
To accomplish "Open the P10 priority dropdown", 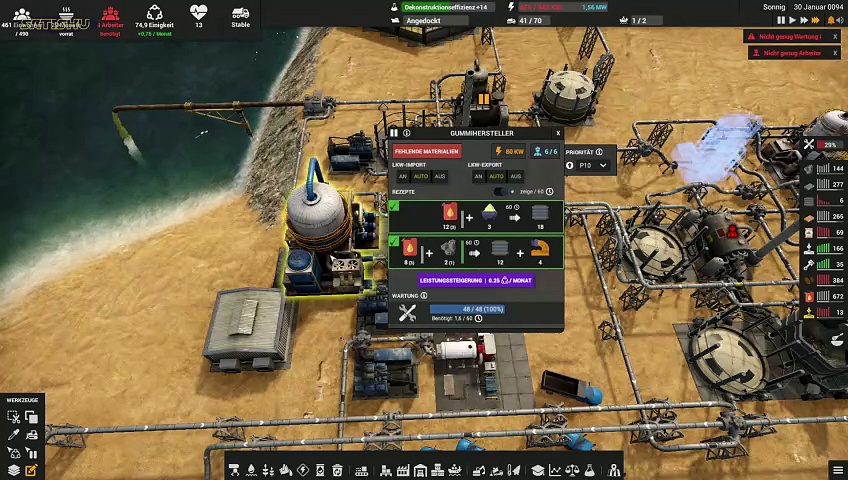I will tap(590, 165).
